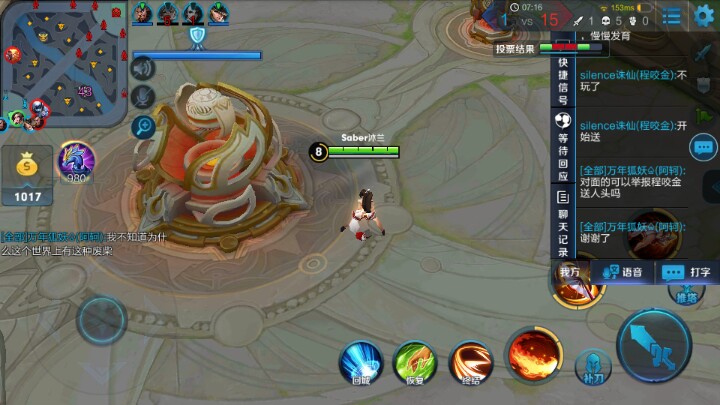The image size is (720, 405).
Task: Buy the recommended 980 gold item
Action: pos(76,163)
